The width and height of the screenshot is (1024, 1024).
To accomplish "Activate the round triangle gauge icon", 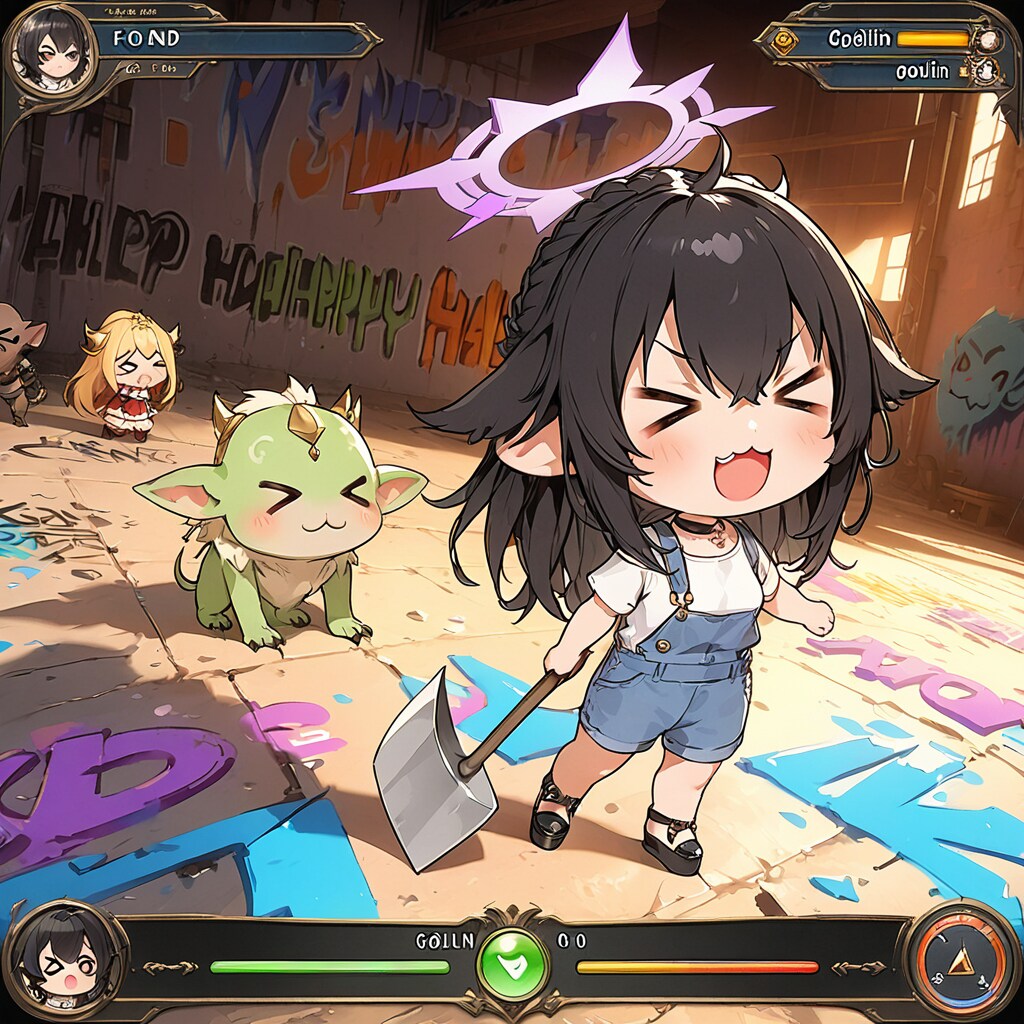I will [961, 961].
